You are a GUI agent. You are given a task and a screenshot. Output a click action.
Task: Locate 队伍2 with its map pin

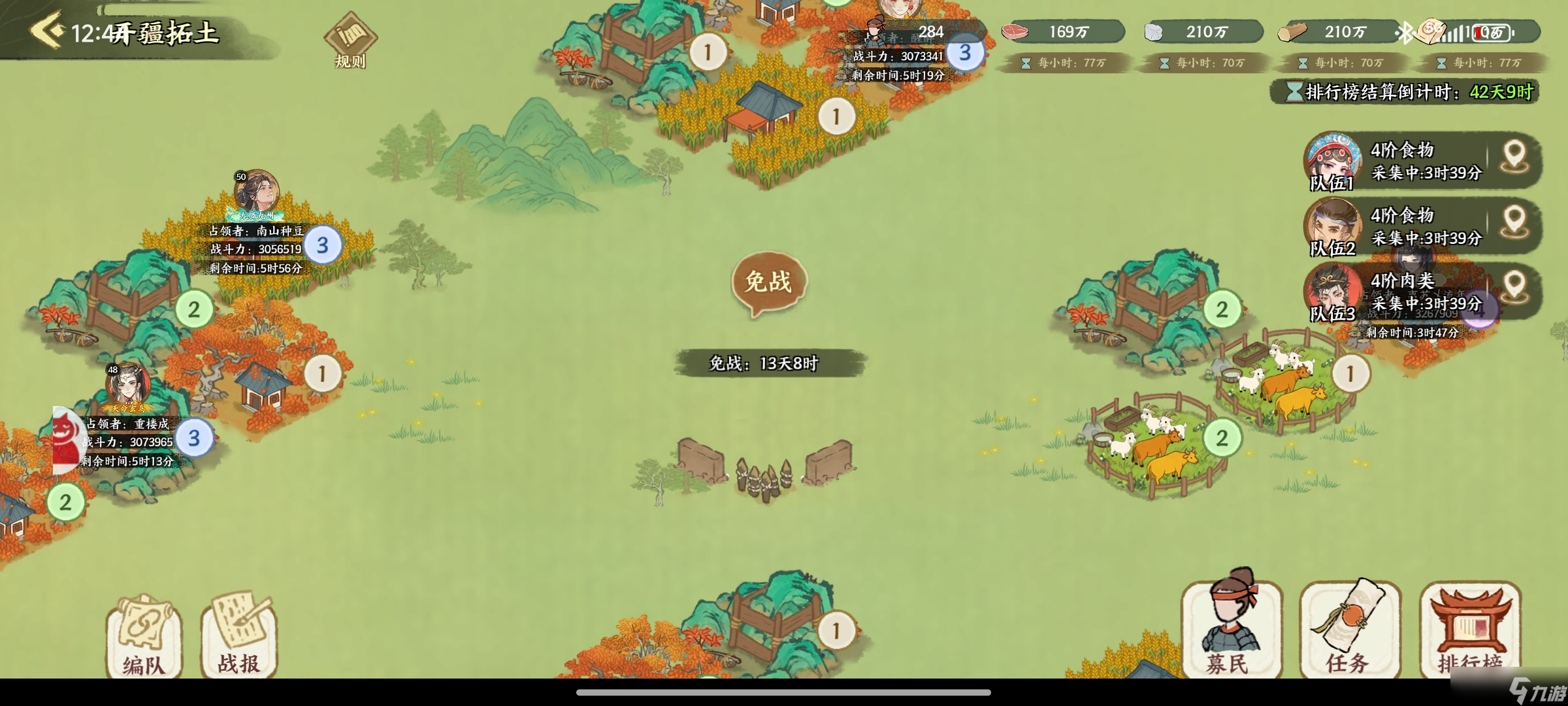click(x=1514, y=224)
